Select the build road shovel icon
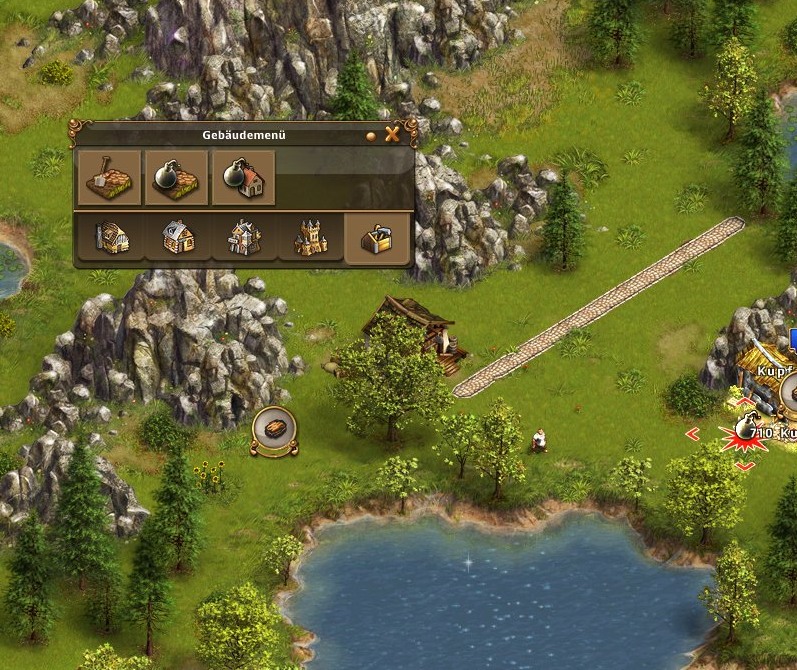The height and width of the screenshot is (670, 797). point(109,177)
